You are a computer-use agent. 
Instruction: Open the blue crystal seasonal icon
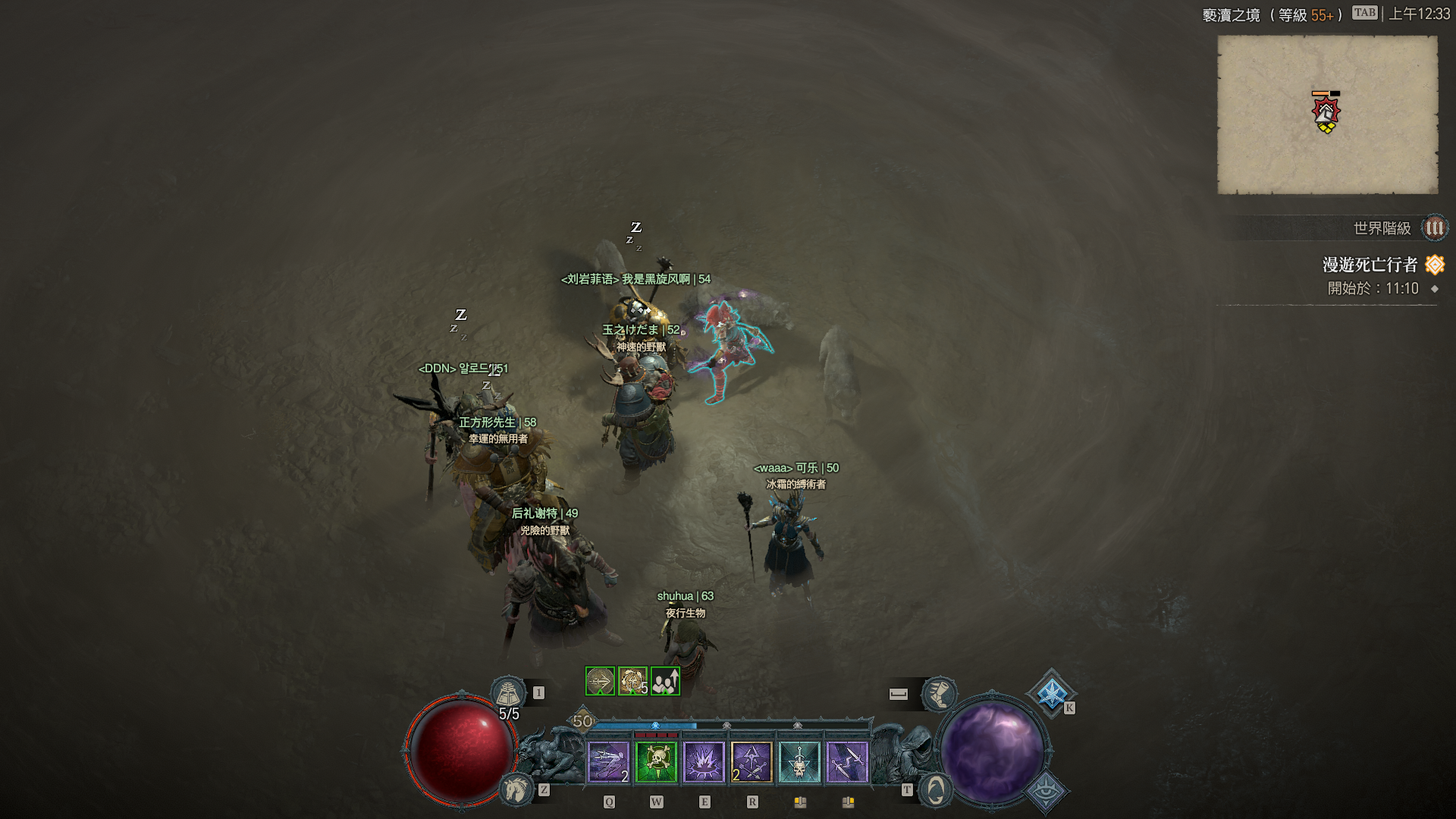(1052, 693)
